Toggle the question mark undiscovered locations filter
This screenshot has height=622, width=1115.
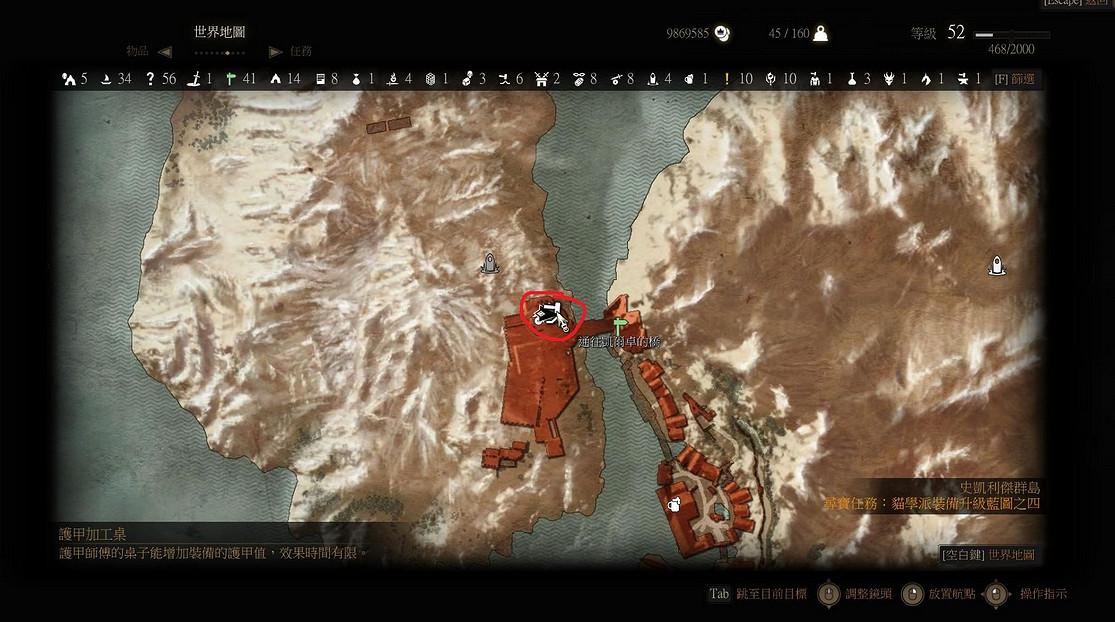tap(150, 78)
